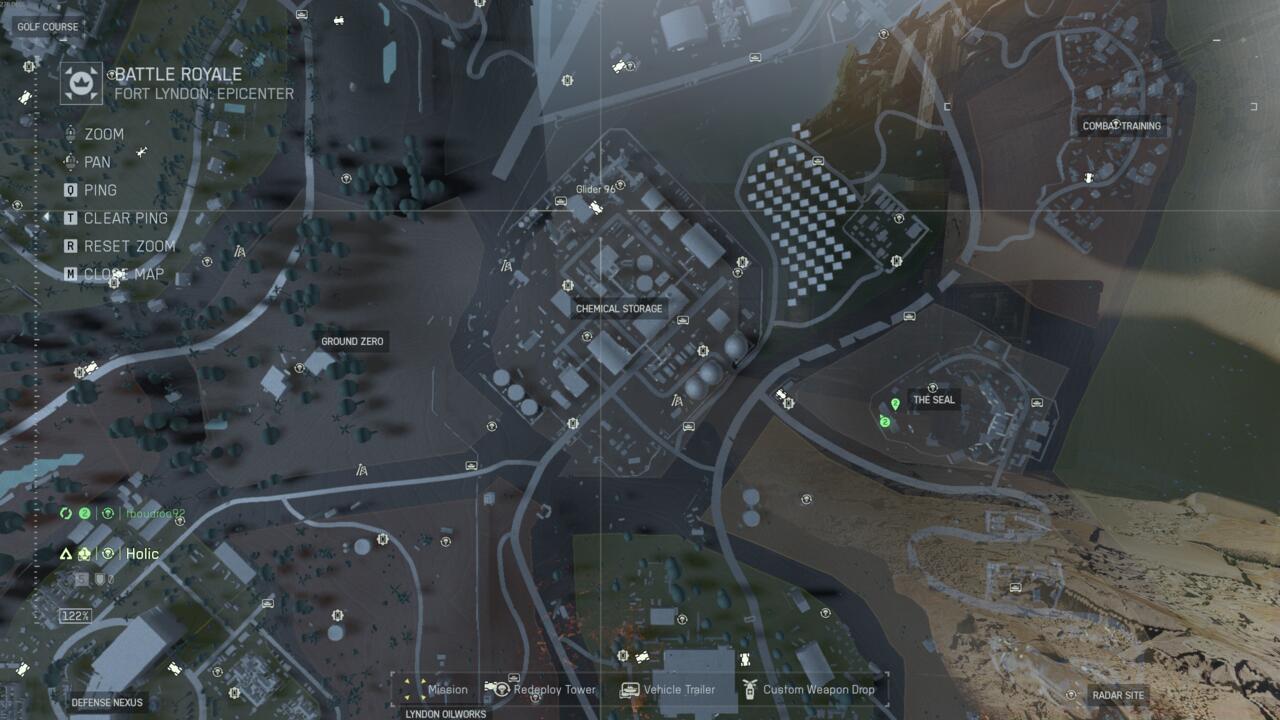Viewport: 1280px width, 720px height.
Task: Select the Custom Weapon Drop icon
Action: (x=752, y=690)
